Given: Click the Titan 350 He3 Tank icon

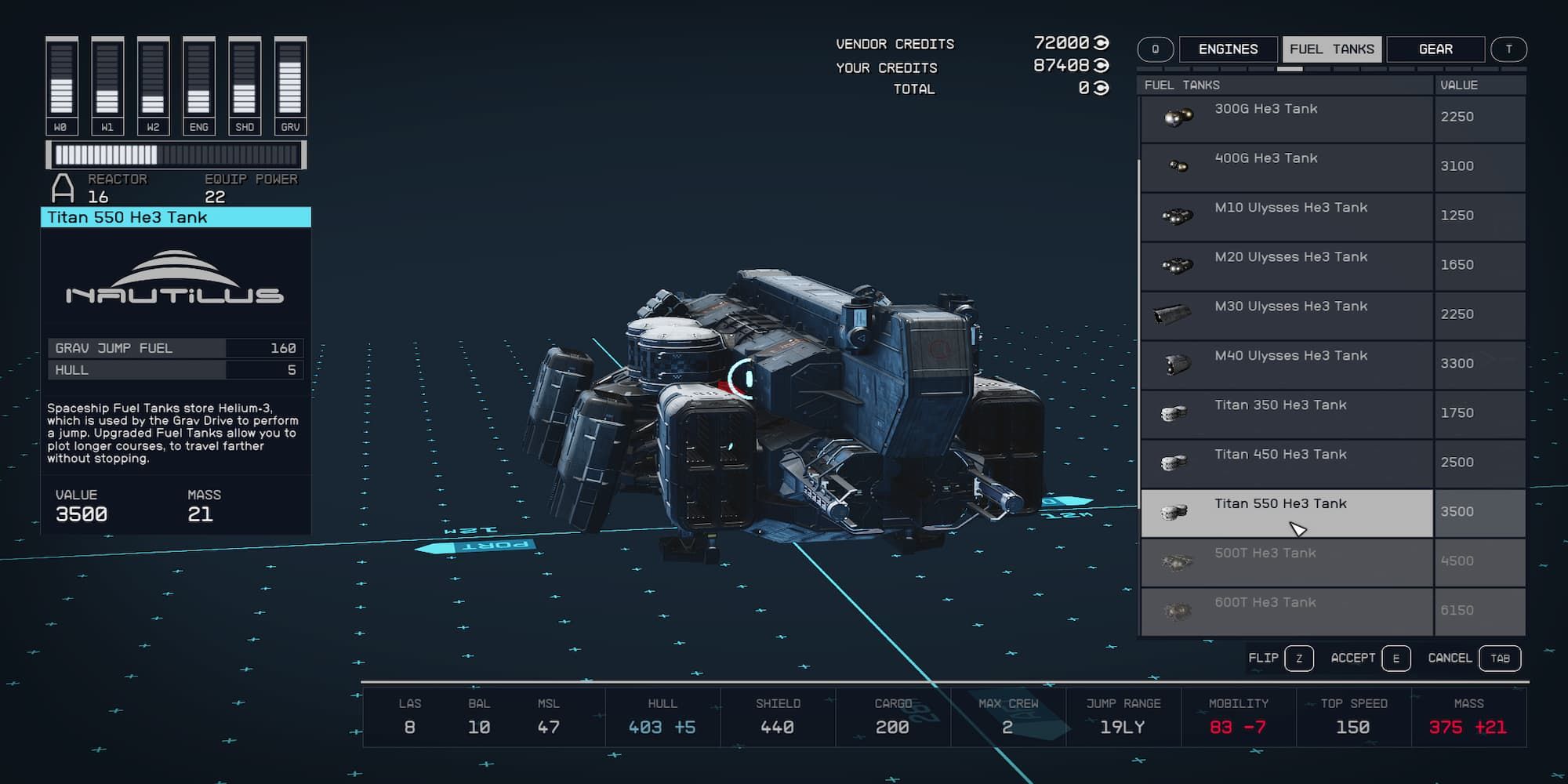Looking at the screenshot, I should [x=1172, y=413].
